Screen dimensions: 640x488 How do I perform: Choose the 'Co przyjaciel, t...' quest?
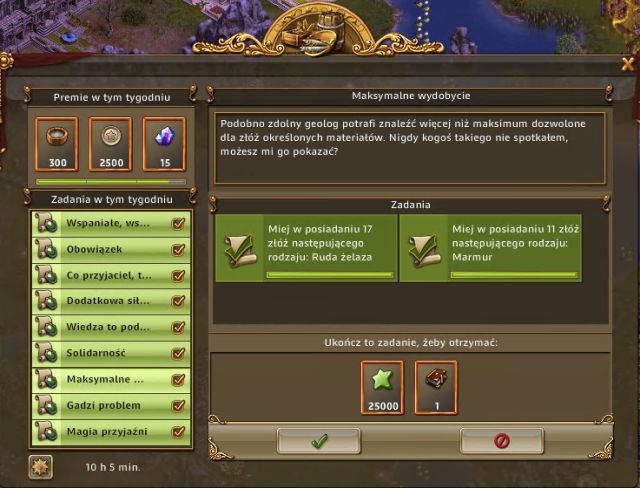pos(110,275)
